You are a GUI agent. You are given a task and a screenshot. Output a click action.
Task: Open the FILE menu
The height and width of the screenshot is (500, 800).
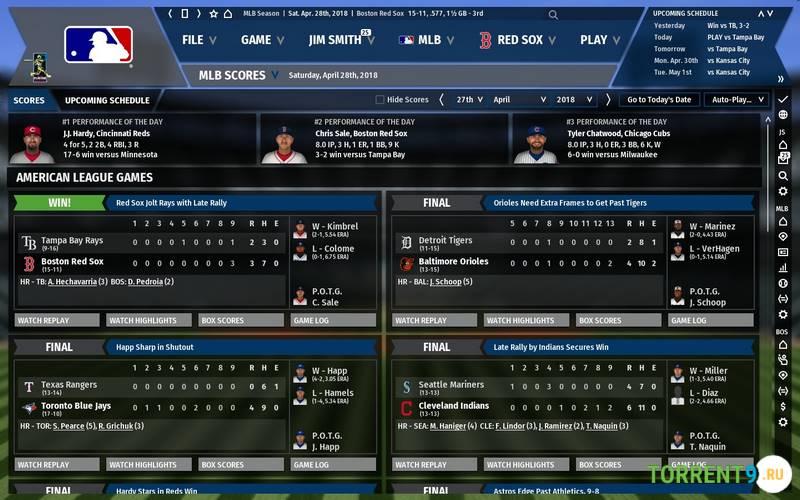pos(198,40)
